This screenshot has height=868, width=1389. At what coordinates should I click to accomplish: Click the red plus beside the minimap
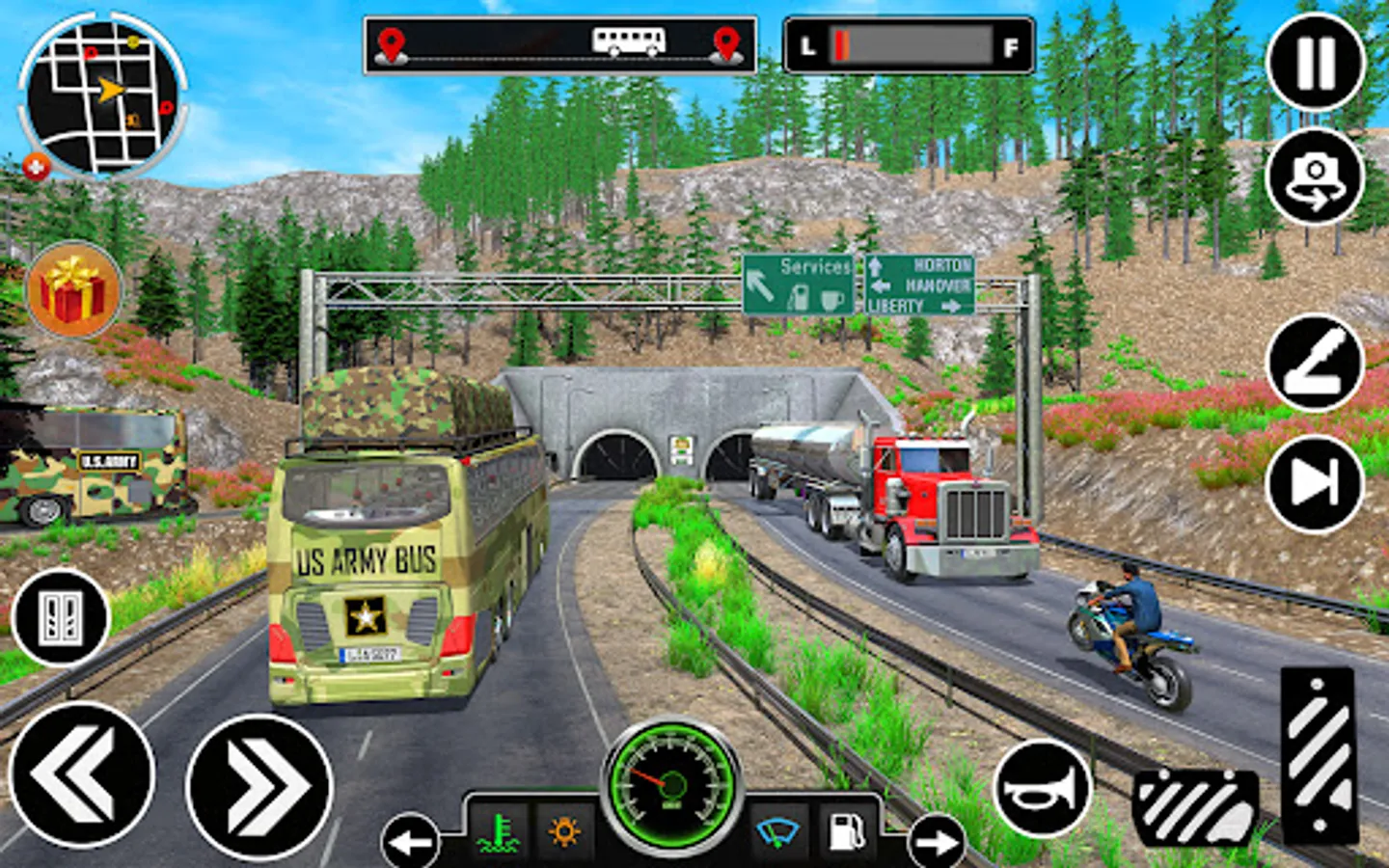tap(36, 166)
